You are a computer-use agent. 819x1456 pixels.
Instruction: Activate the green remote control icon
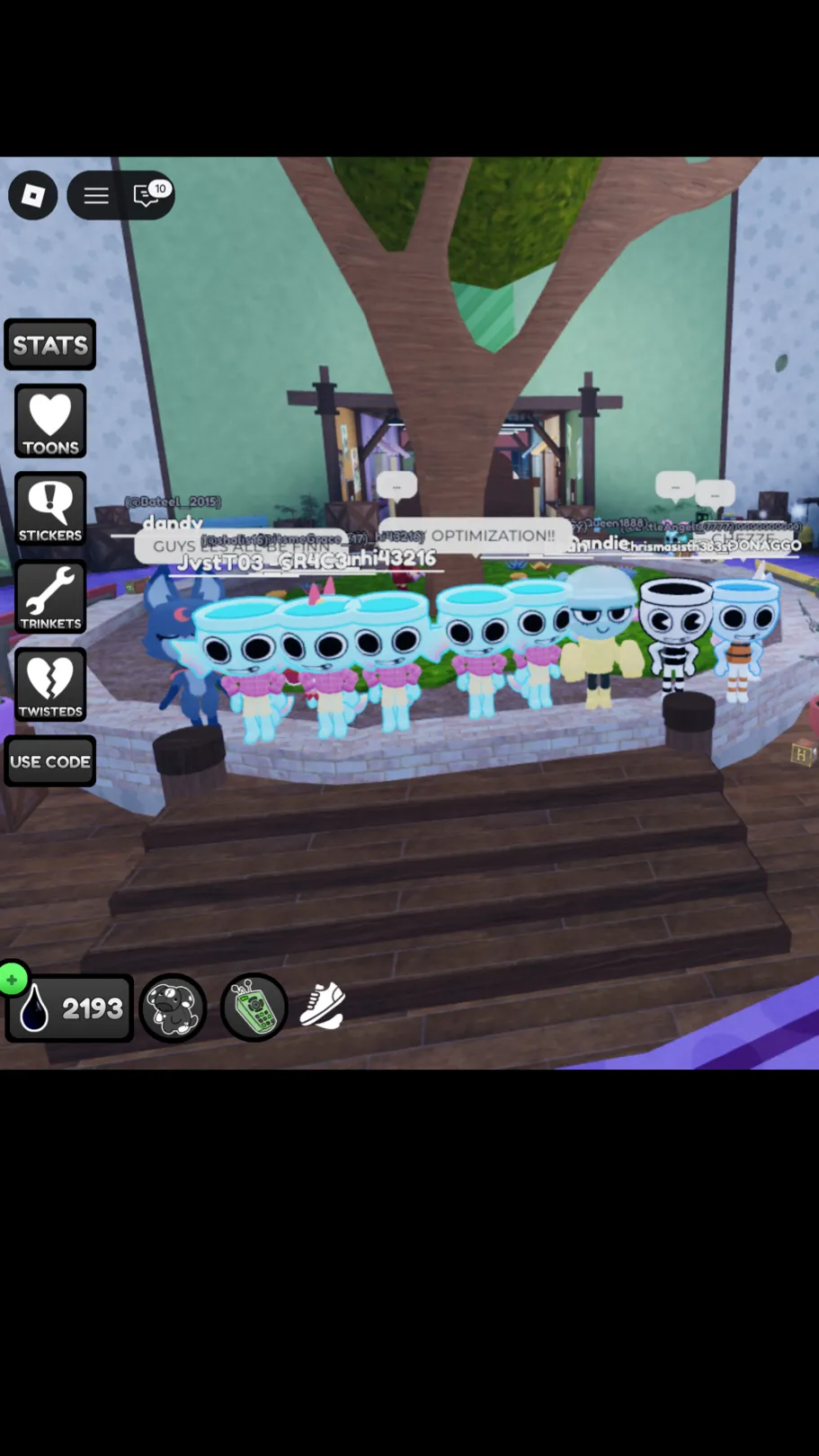[254, 1008]
